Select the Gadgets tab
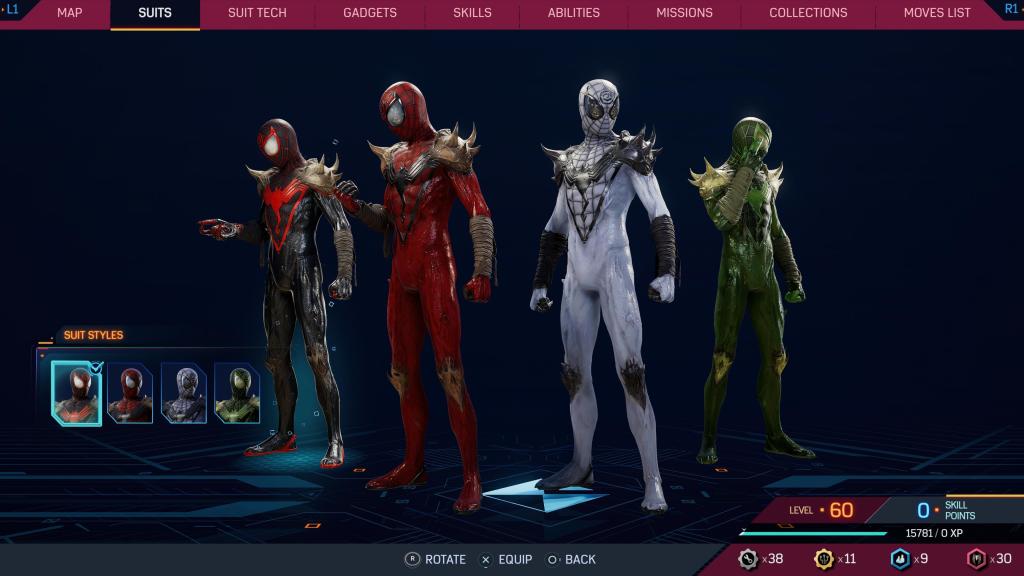Screen dimensions: 1024x576 pyautogui.click(x=370, y=13)
